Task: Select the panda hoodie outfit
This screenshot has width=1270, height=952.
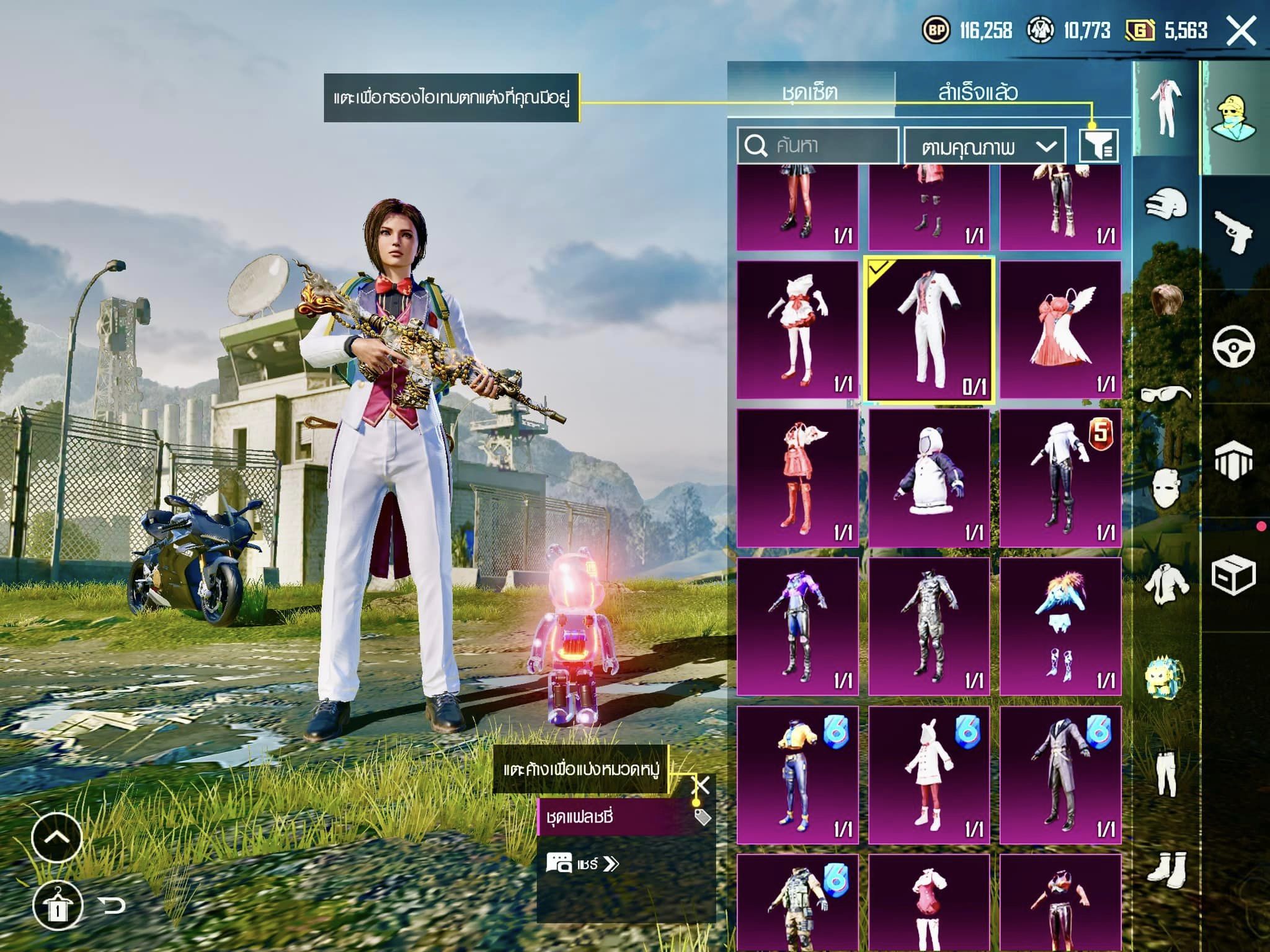Action: [x=929, y=478]
